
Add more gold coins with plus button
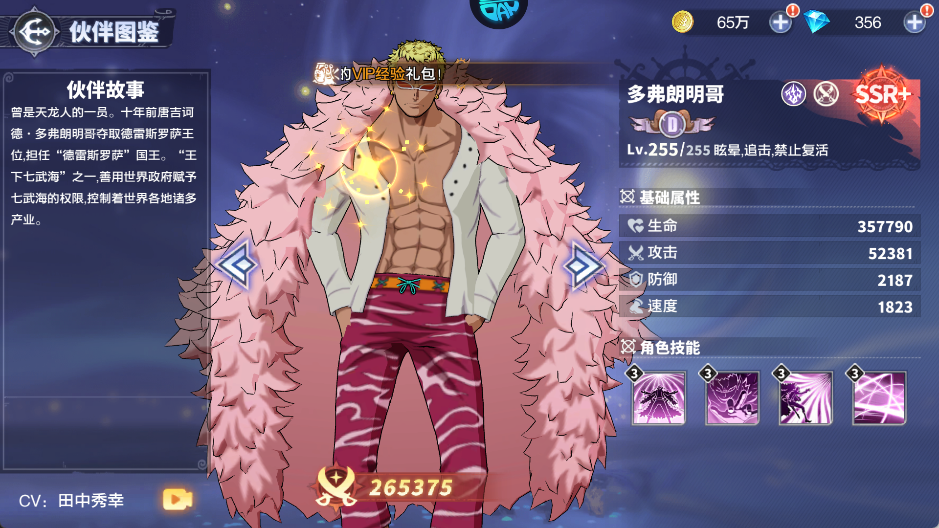coord(781,22)
